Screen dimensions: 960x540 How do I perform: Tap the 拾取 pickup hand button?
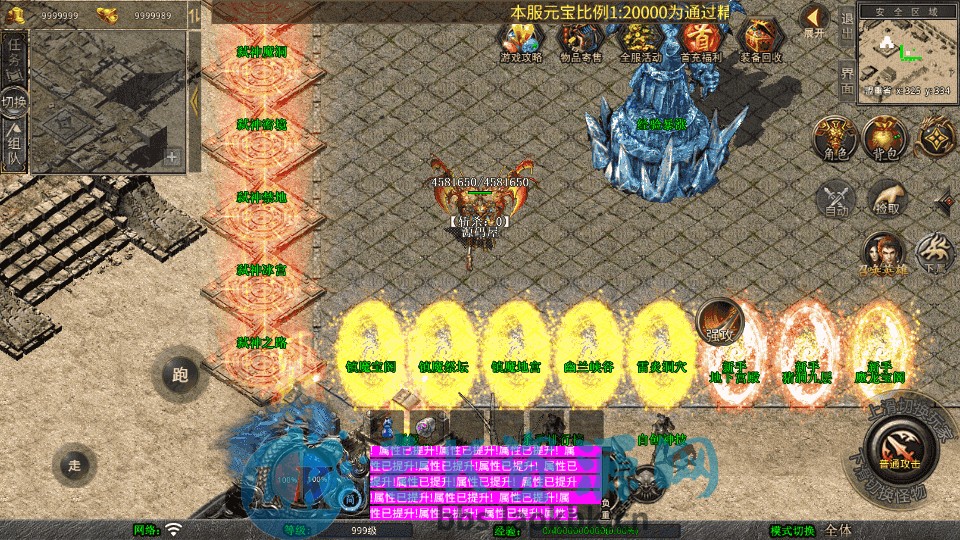click(x=886, y=198)
